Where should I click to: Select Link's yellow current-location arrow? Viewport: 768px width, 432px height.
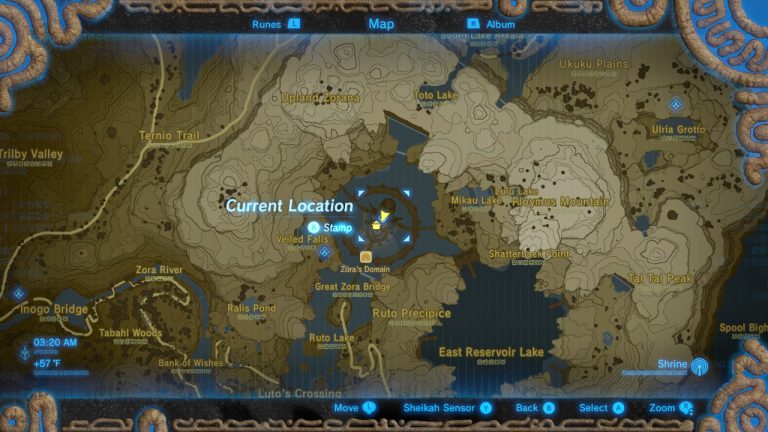(x=381, y=213)
